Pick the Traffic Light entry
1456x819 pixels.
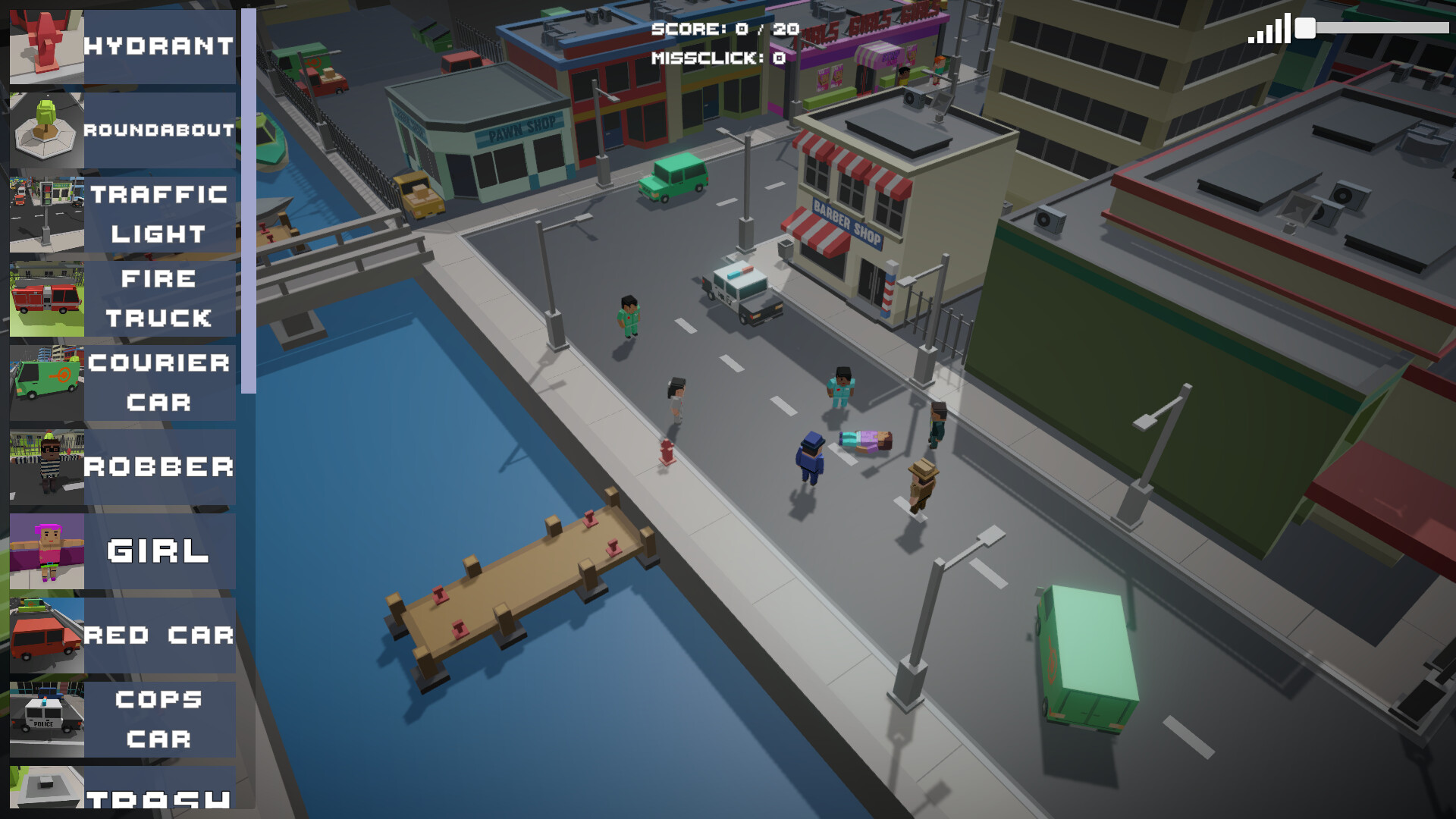click(x=123, y=215)
